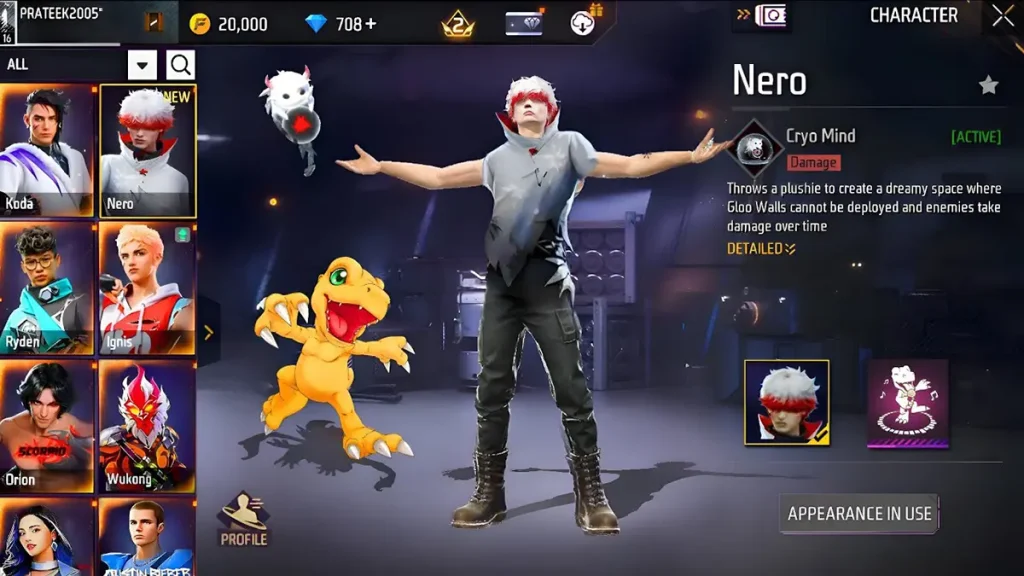
Task: Open the character PROFILE button
Action: [x=244, y=519]
